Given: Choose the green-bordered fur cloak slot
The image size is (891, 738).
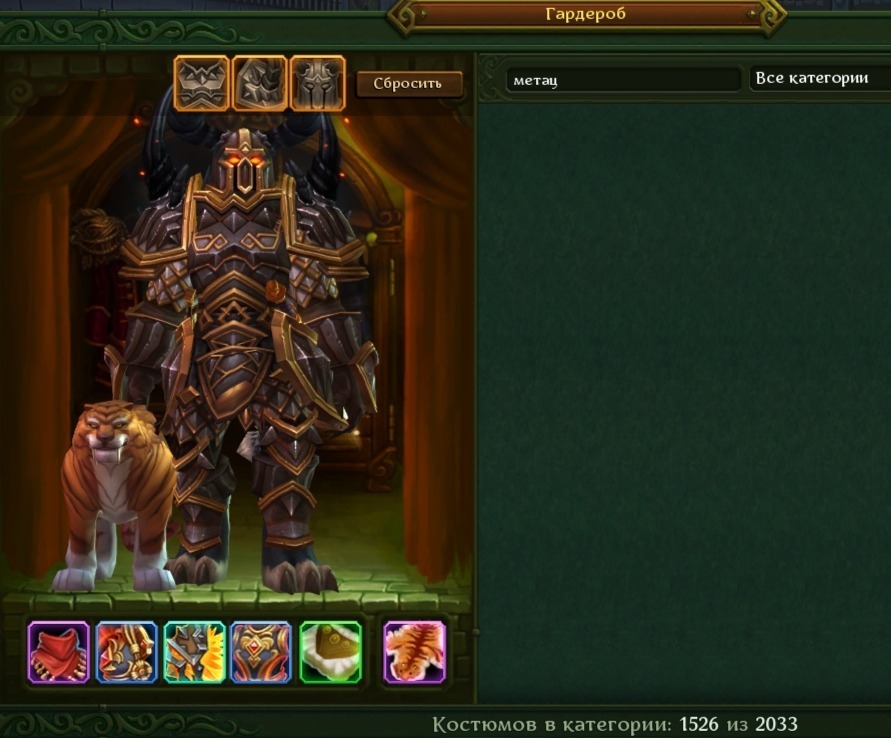Looking at the screenshot, I should tap(330, 652).
